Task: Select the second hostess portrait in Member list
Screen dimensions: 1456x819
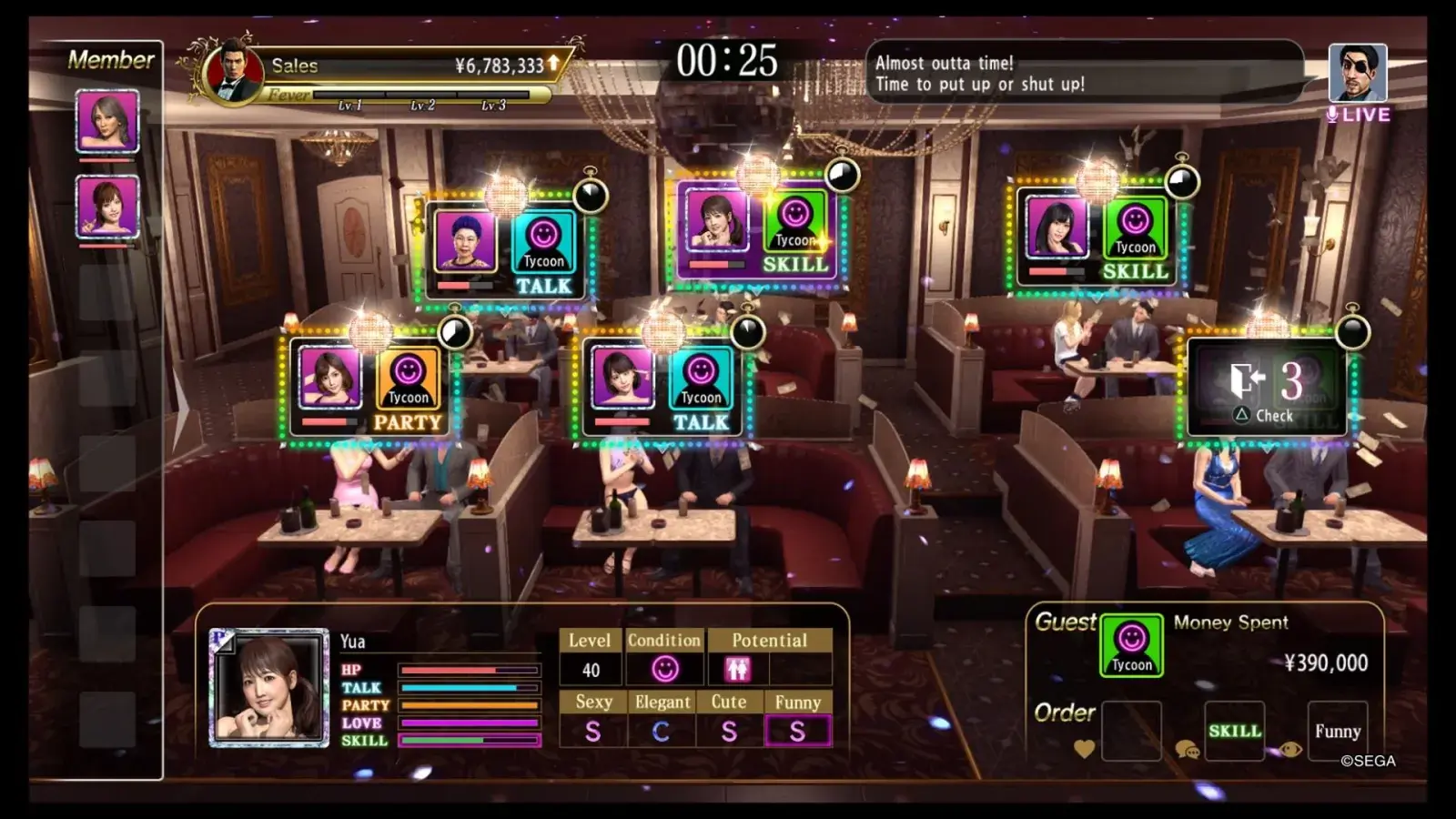Action: click(x=107, y=207)
